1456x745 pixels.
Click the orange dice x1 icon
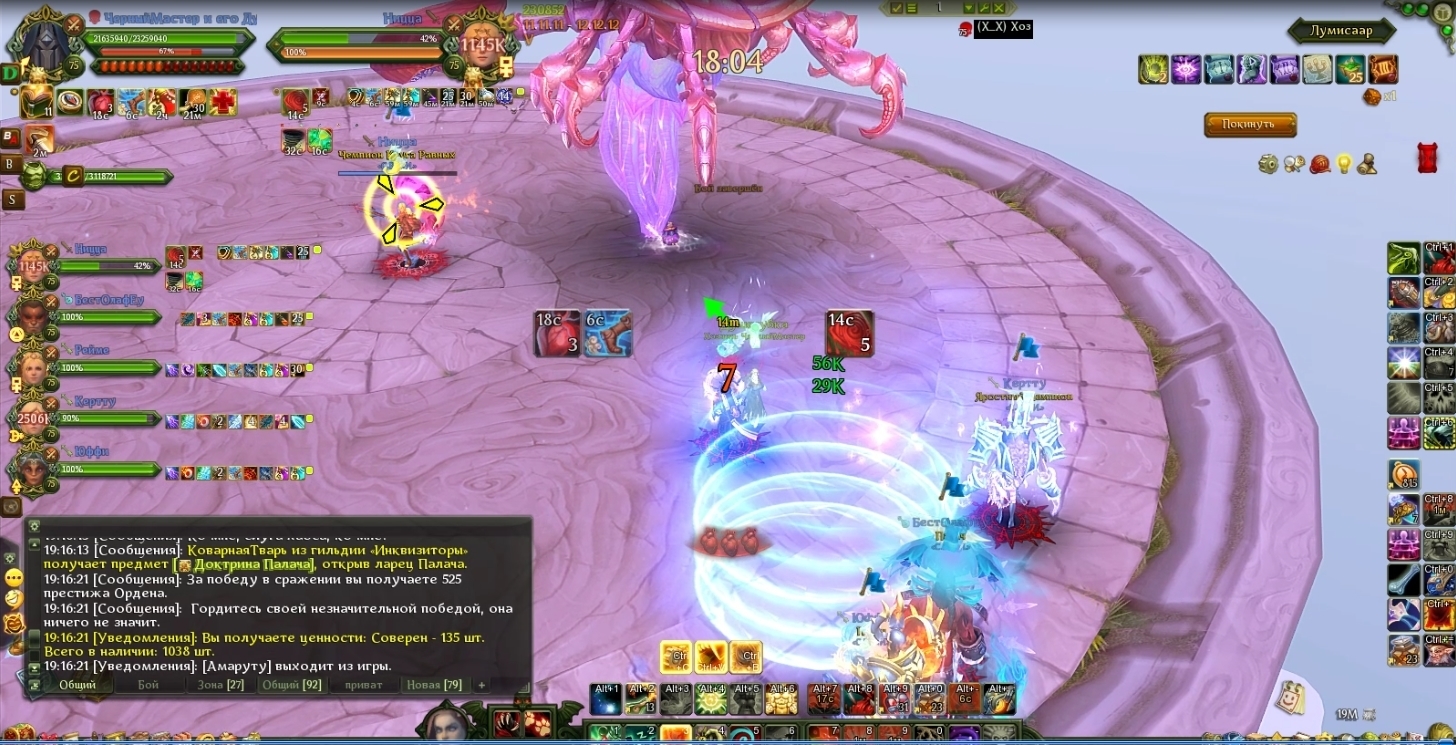1372,96
